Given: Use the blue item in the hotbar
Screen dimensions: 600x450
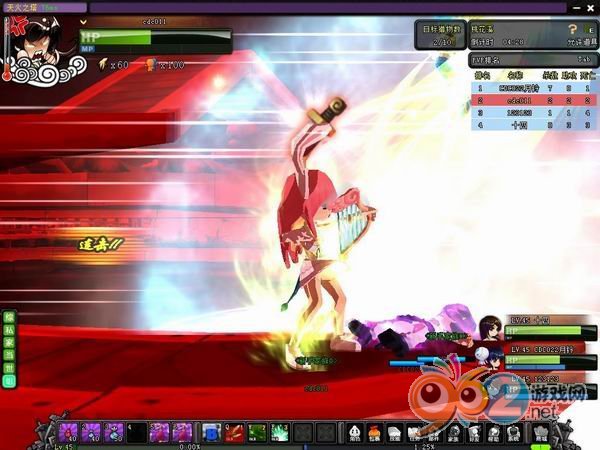Looking at the screenshot, I should point(210,432).
